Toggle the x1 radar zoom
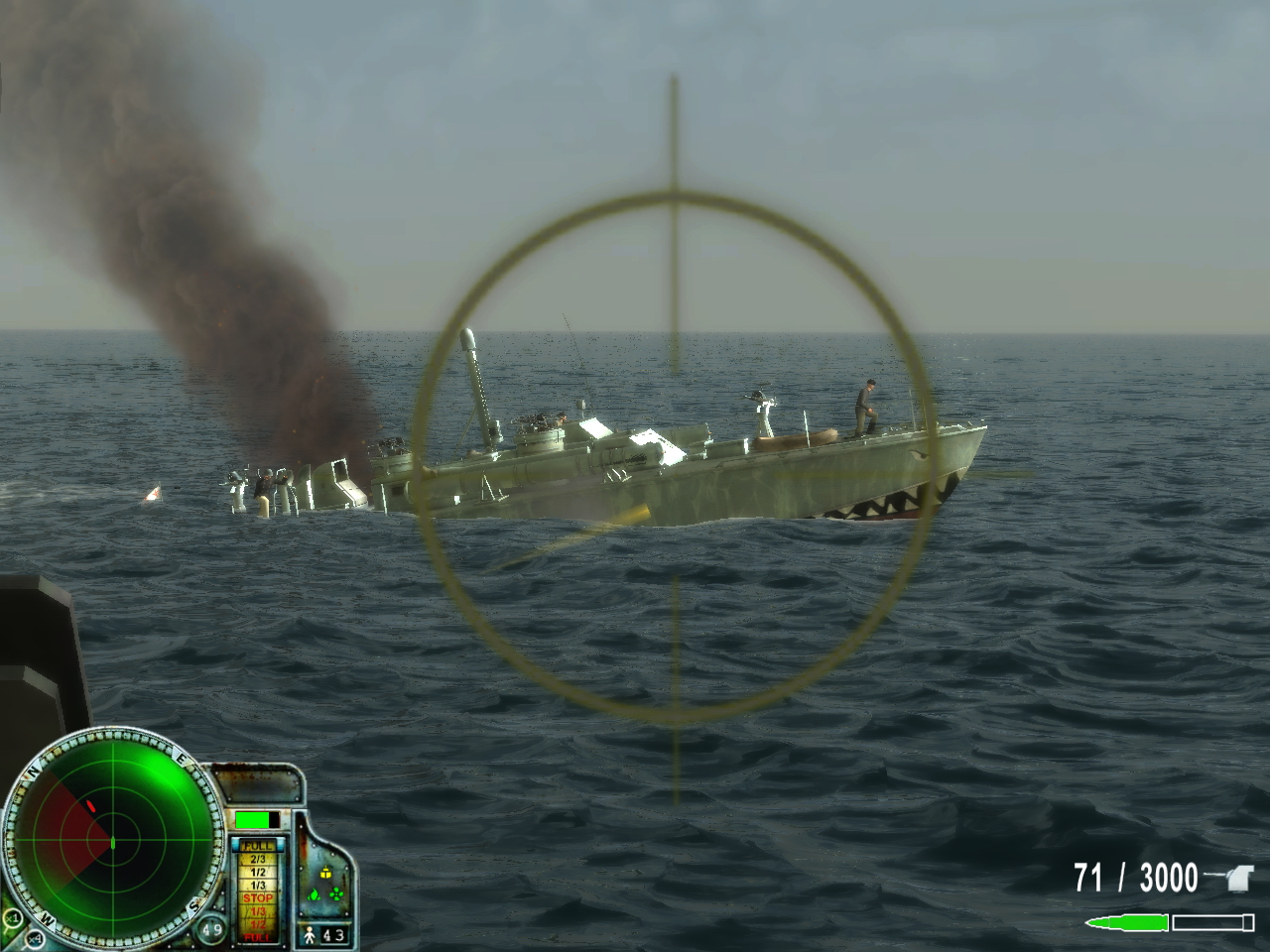Viewport: 1270px width, 952px height. [x=13, y=919]
